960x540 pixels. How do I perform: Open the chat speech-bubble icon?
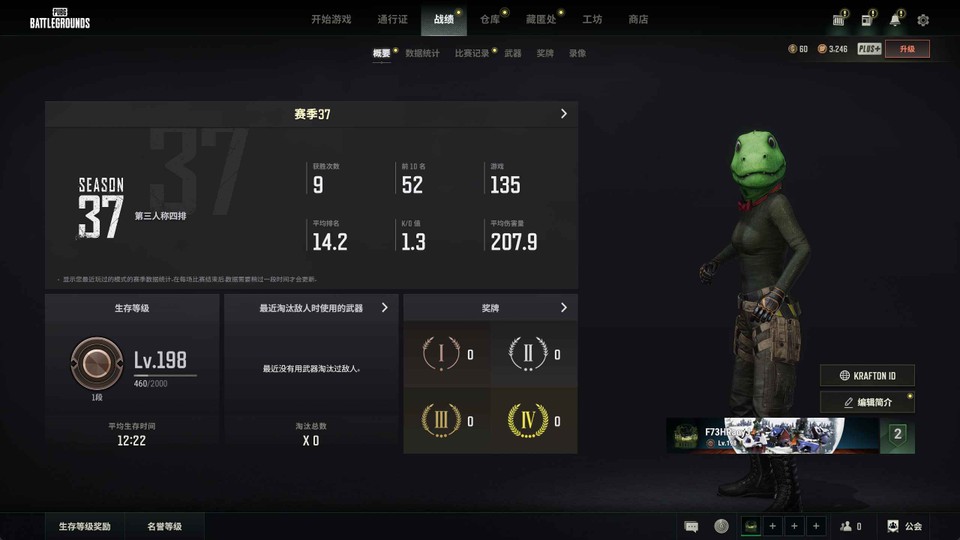691,526
